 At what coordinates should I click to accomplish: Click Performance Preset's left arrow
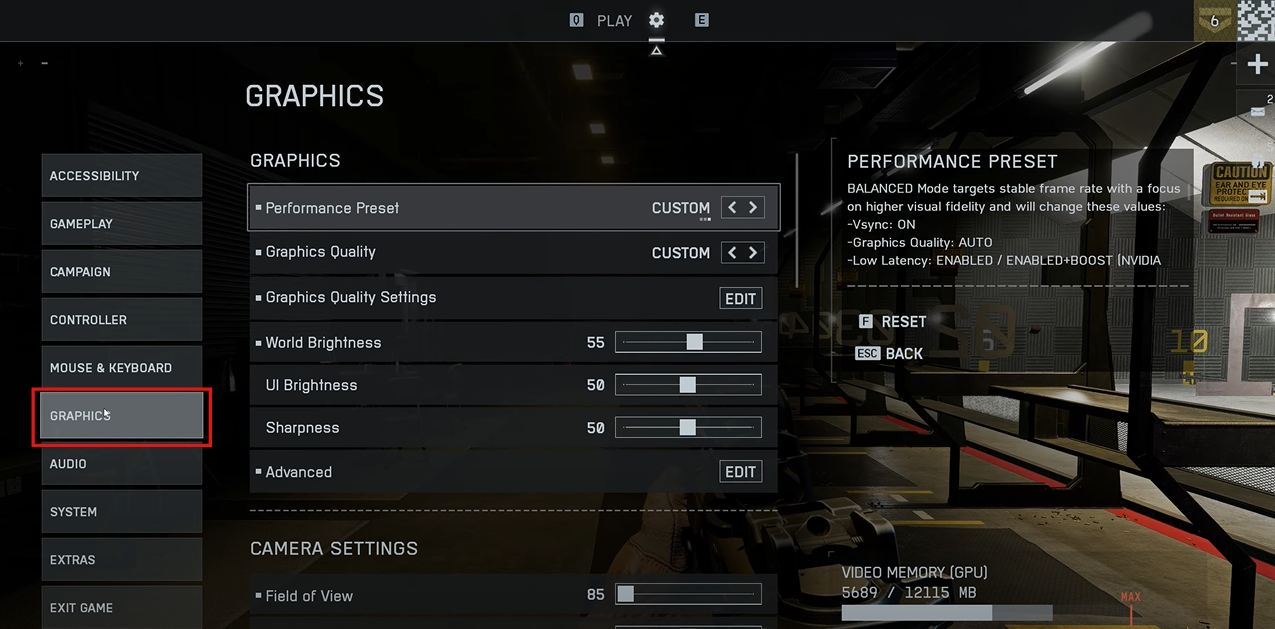[x=732, y=208]
